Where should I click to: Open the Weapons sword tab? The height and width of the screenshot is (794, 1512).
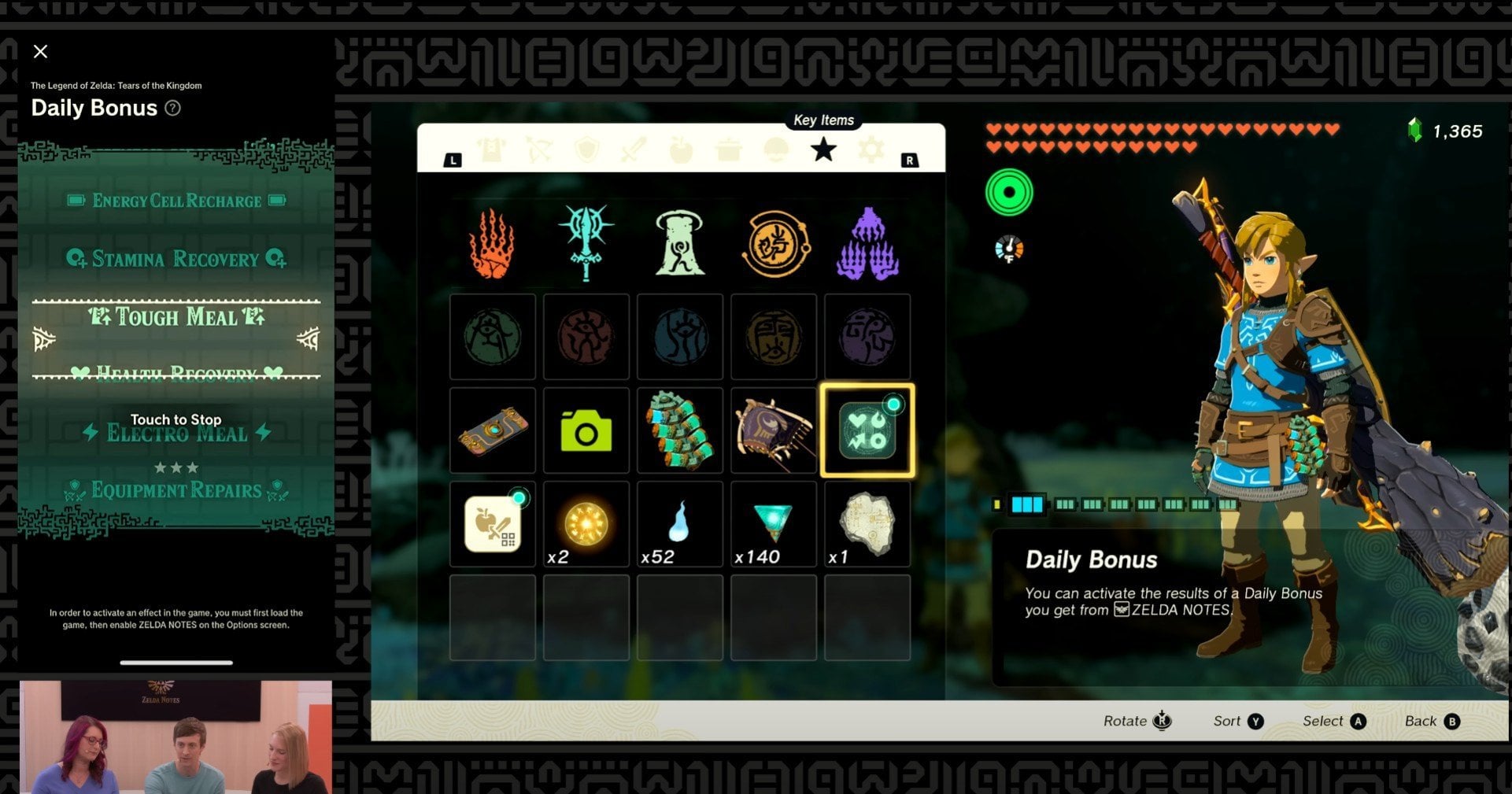pos(634,150)
